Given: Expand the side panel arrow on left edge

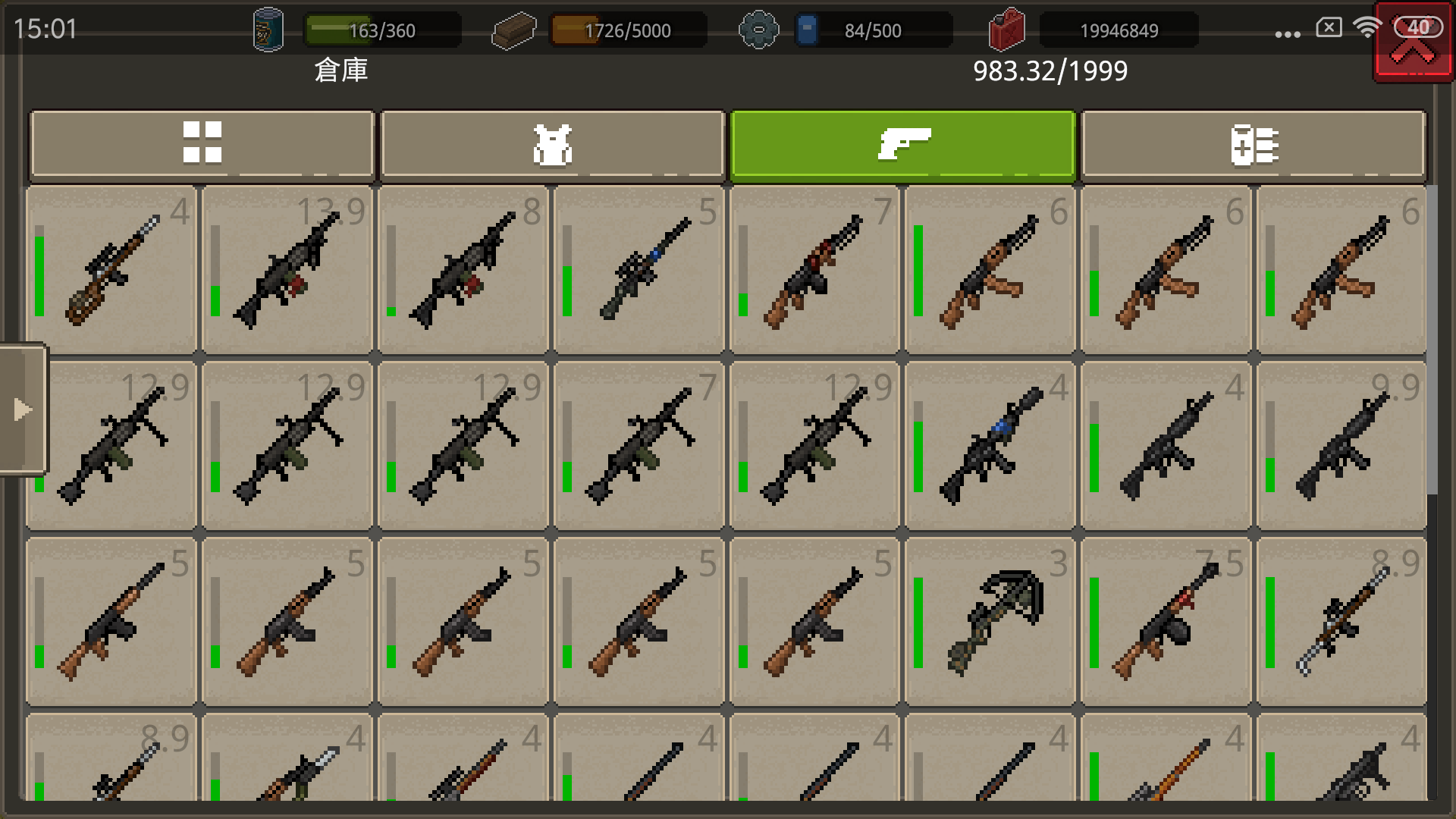Looking at the screenshot, I should [23, 409].
